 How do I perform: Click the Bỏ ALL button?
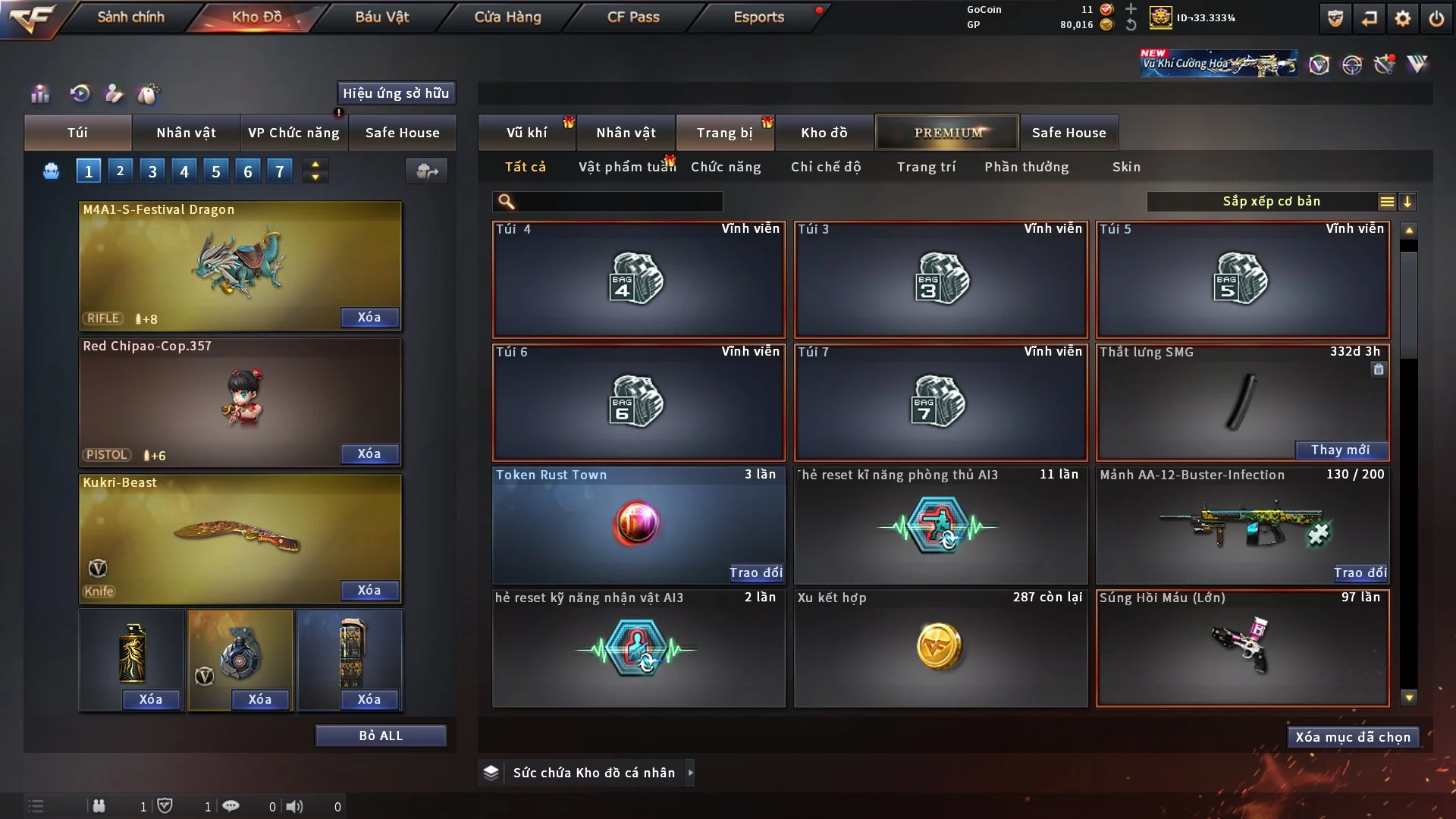pos(381,736)
